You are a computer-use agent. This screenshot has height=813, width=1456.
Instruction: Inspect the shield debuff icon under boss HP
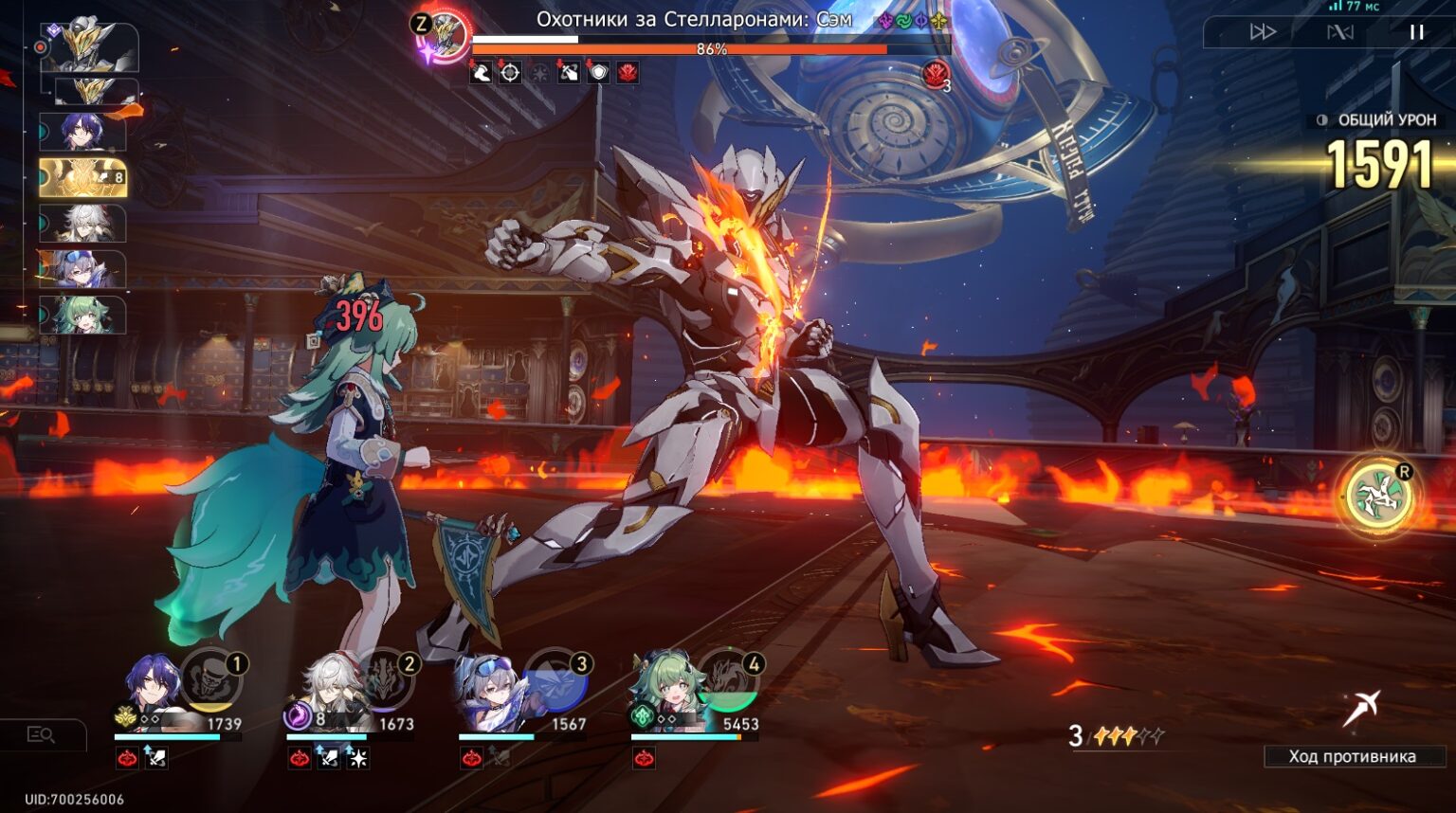pyautogui.click(x=599, y=72)
